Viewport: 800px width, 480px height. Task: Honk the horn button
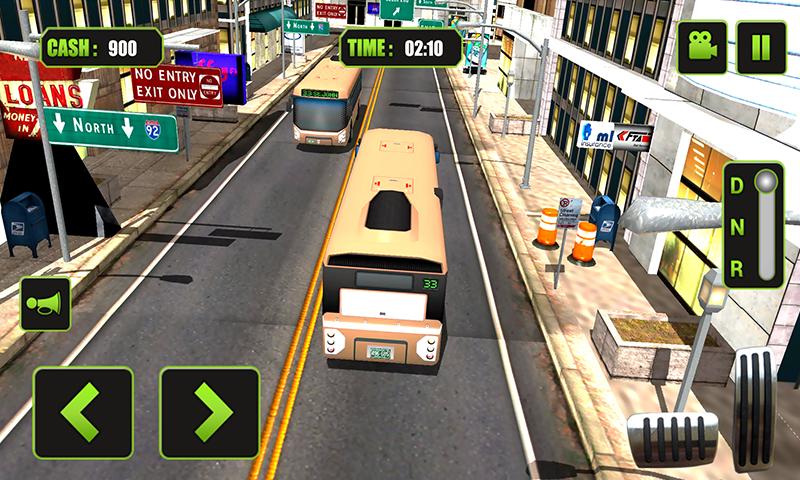click(45, 304)
